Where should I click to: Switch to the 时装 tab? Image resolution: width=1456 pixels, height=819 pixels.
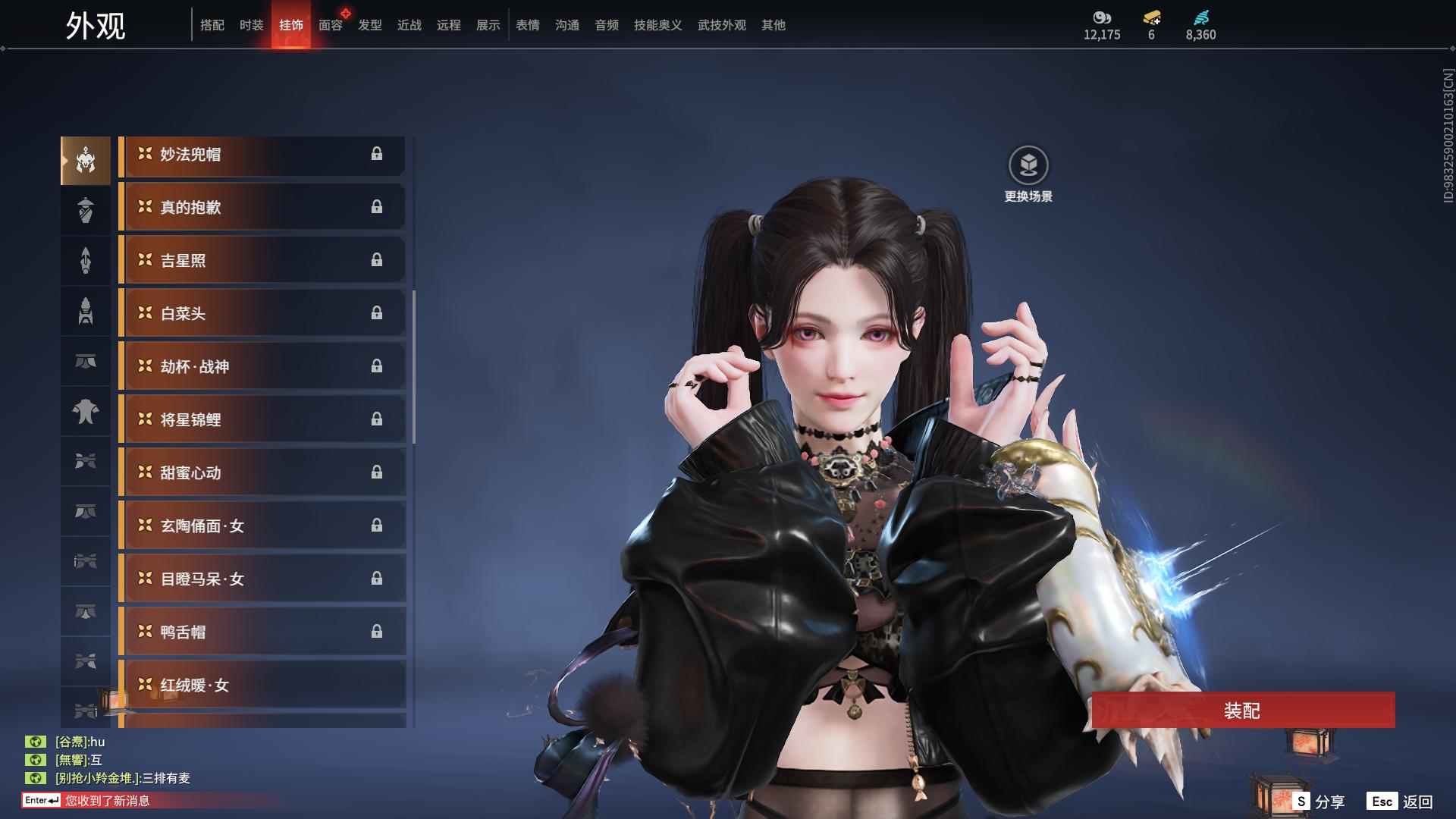click(x=251, y=25)
